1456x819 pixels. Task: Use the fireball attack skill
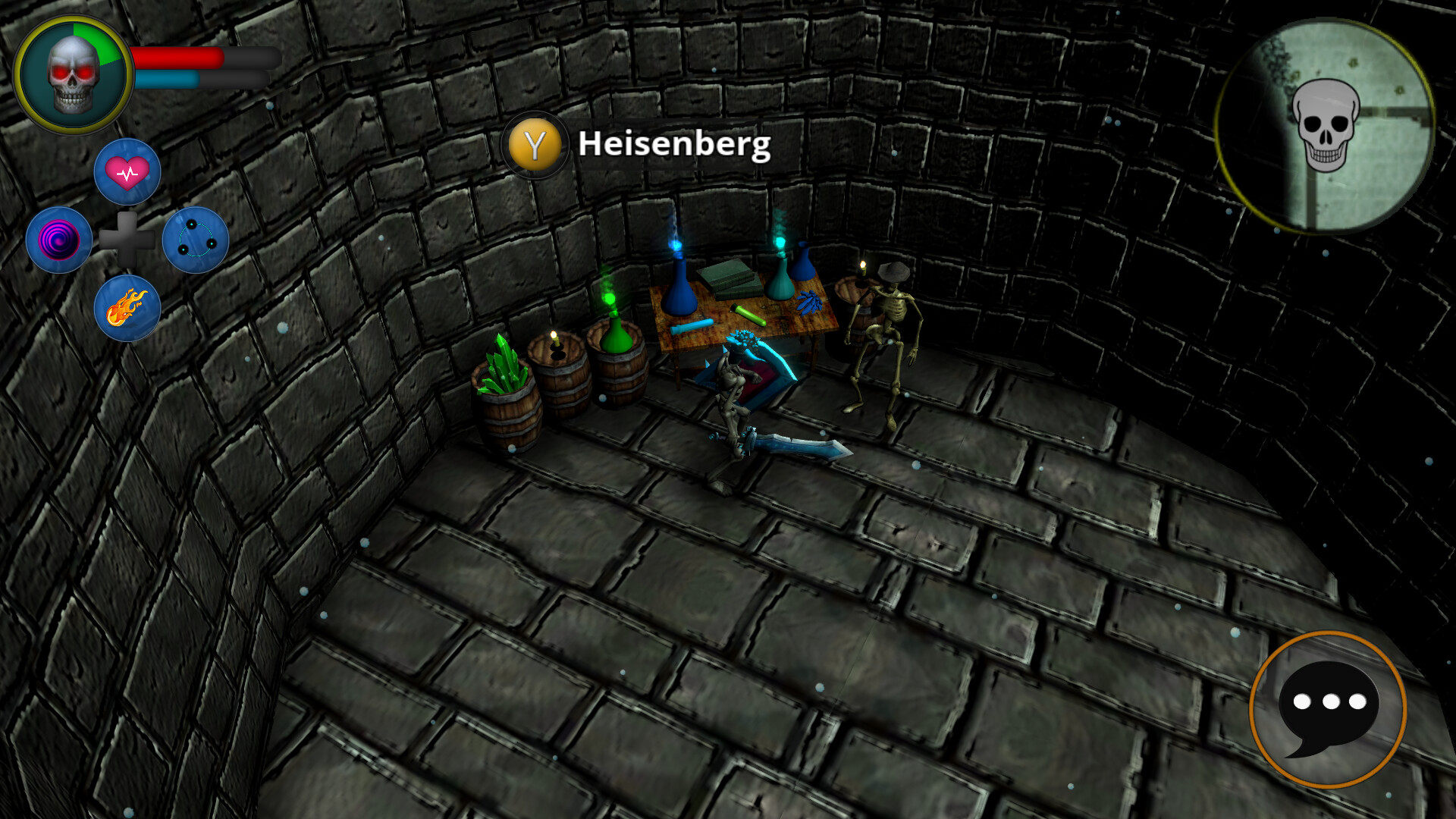click(128, 307)
